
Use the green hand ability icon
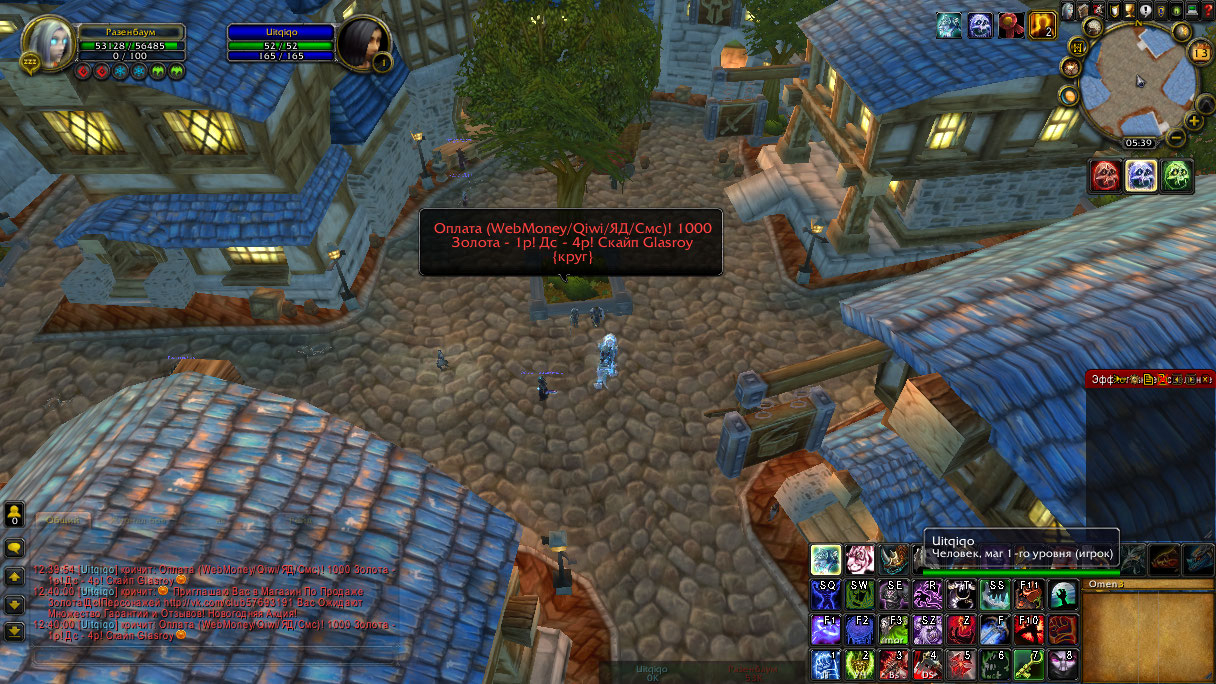click(1062, 595)
